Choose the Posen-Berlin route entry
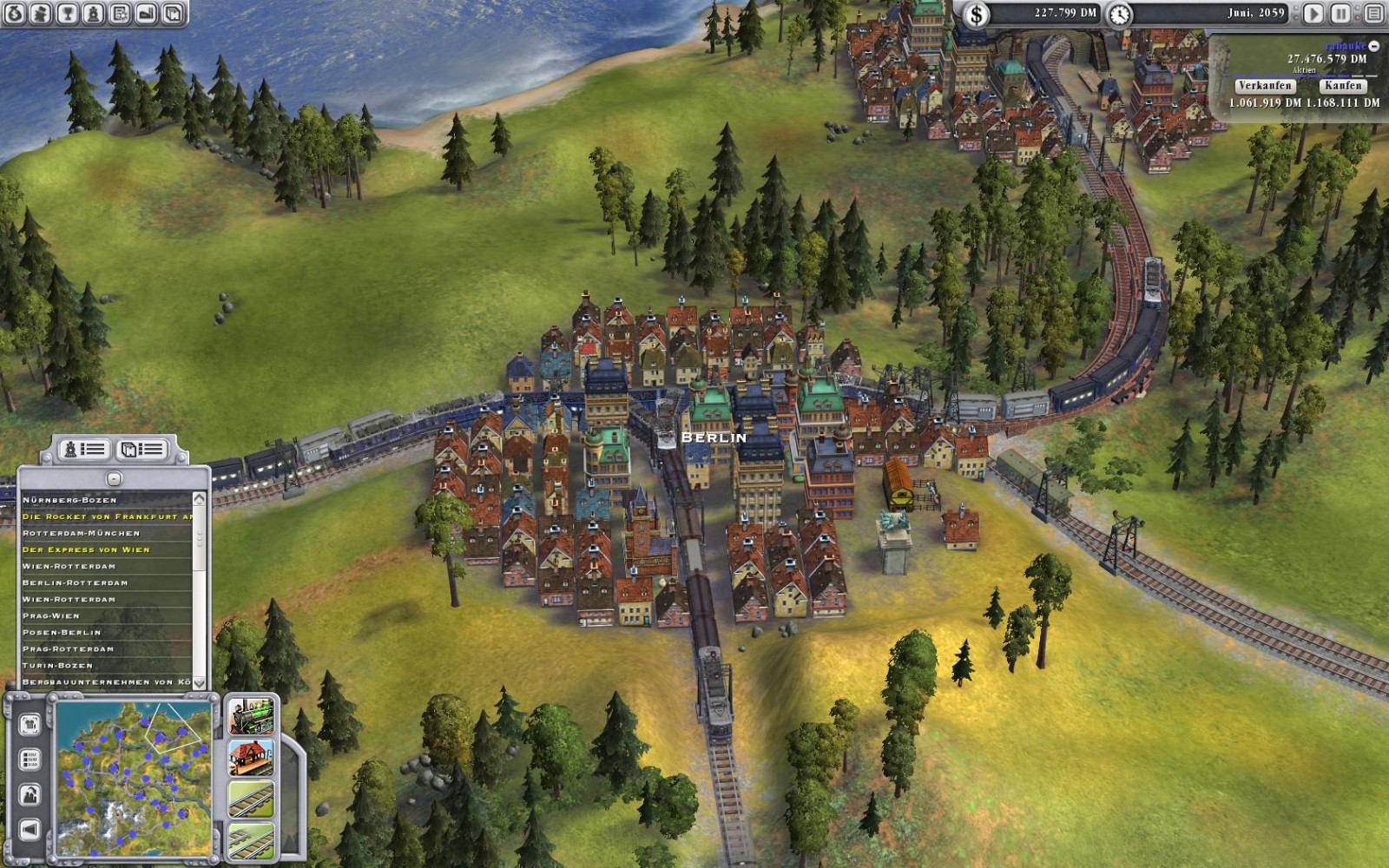 pyautogui.click(x=62, y=632)
